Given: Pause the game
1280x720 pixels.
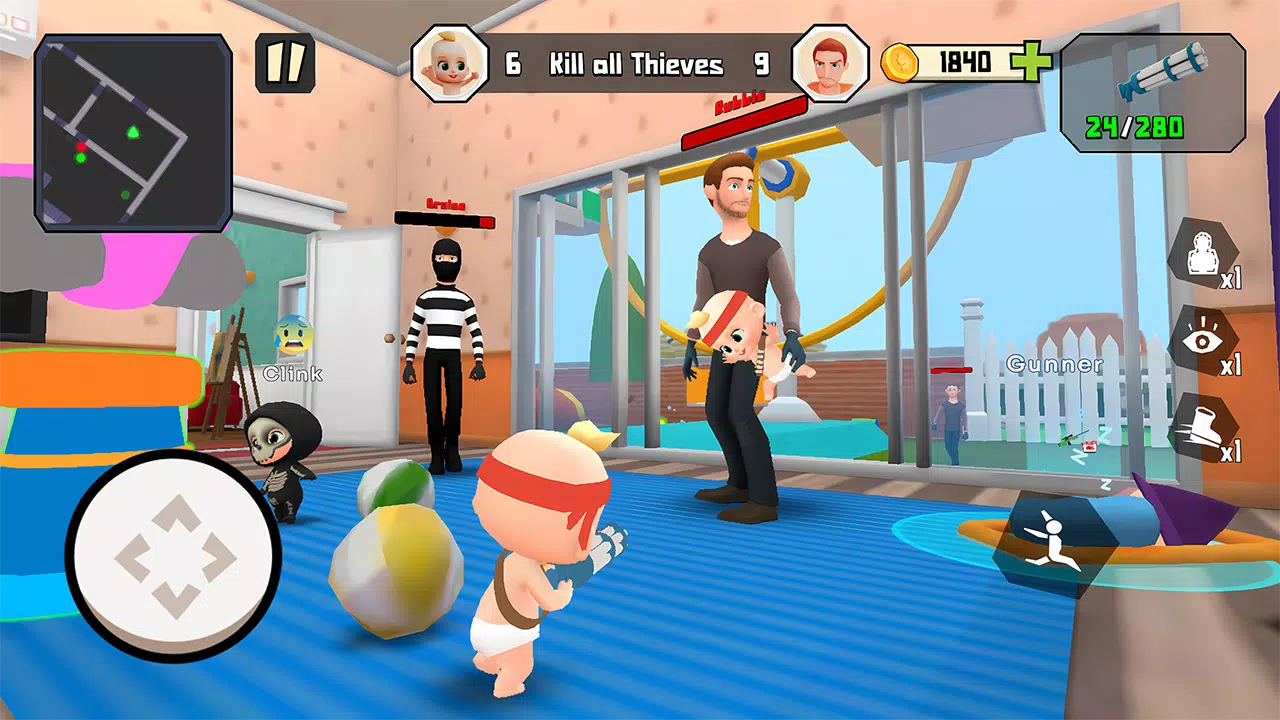Looking at the screenshot, I should coord(285,64).
